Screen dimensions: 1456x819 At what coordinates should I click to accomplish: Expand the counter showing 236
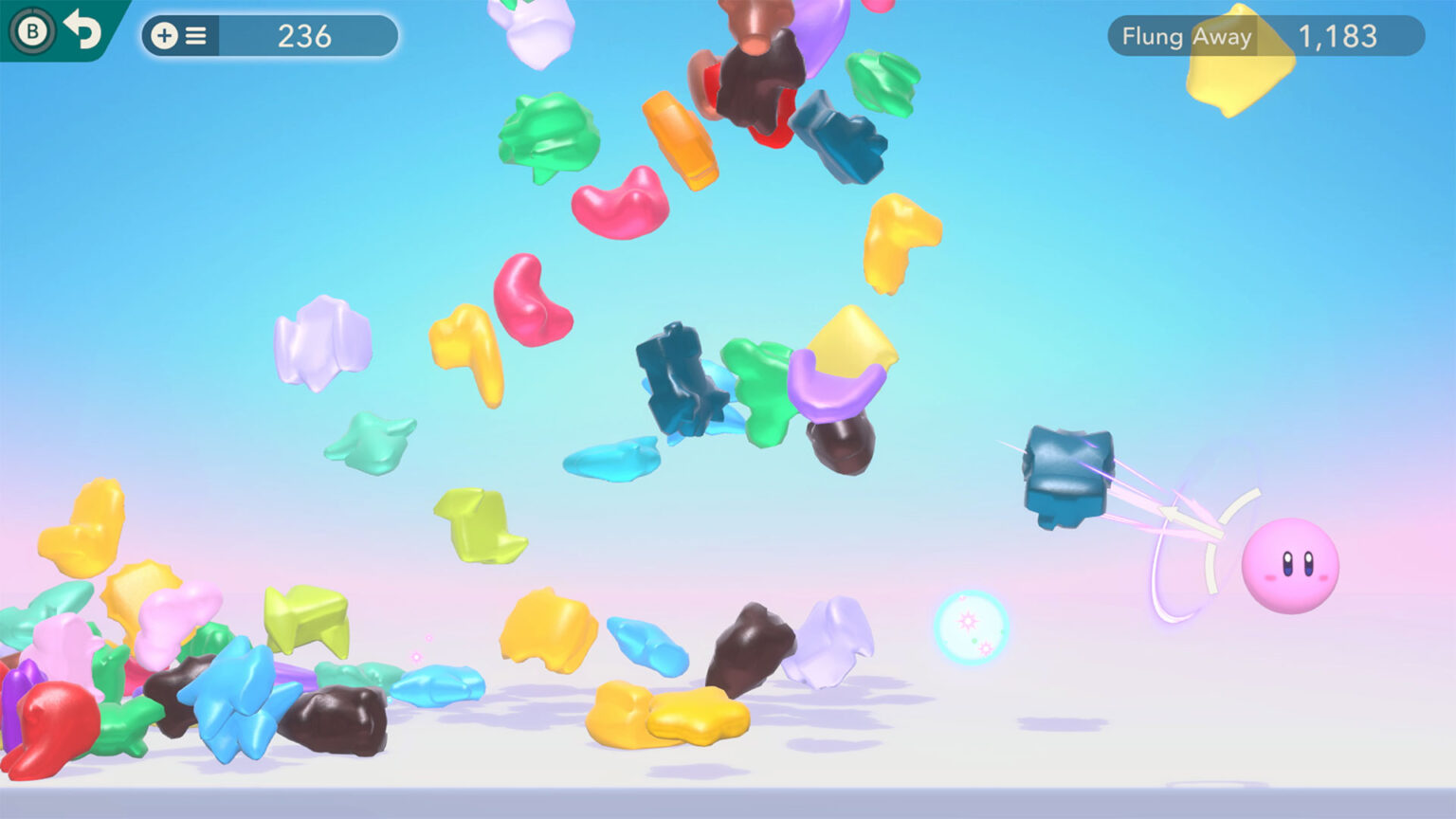click(303, 37)
